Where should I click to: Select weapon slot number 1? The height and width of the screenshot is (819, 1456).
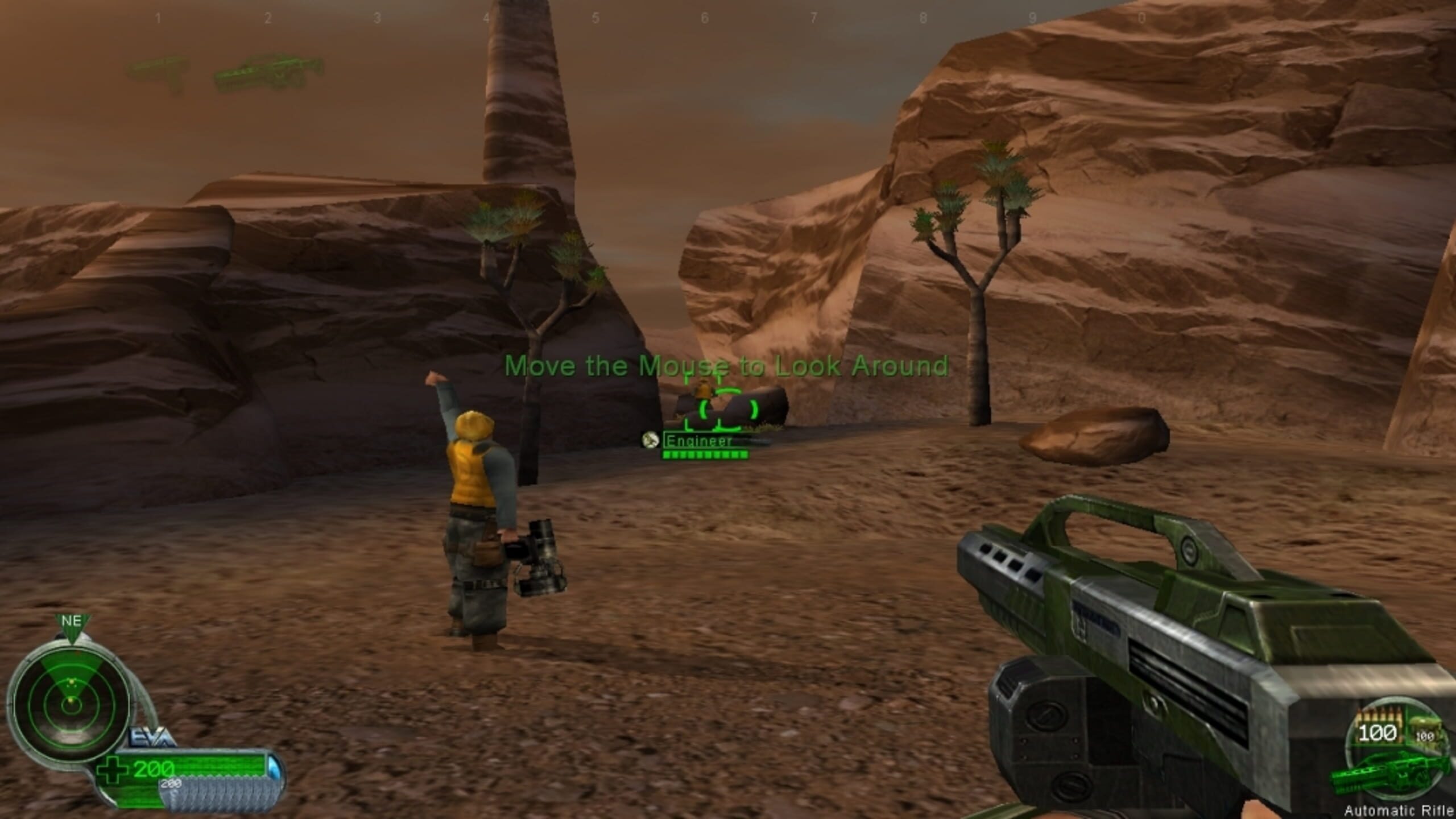[x=159, y=17]
